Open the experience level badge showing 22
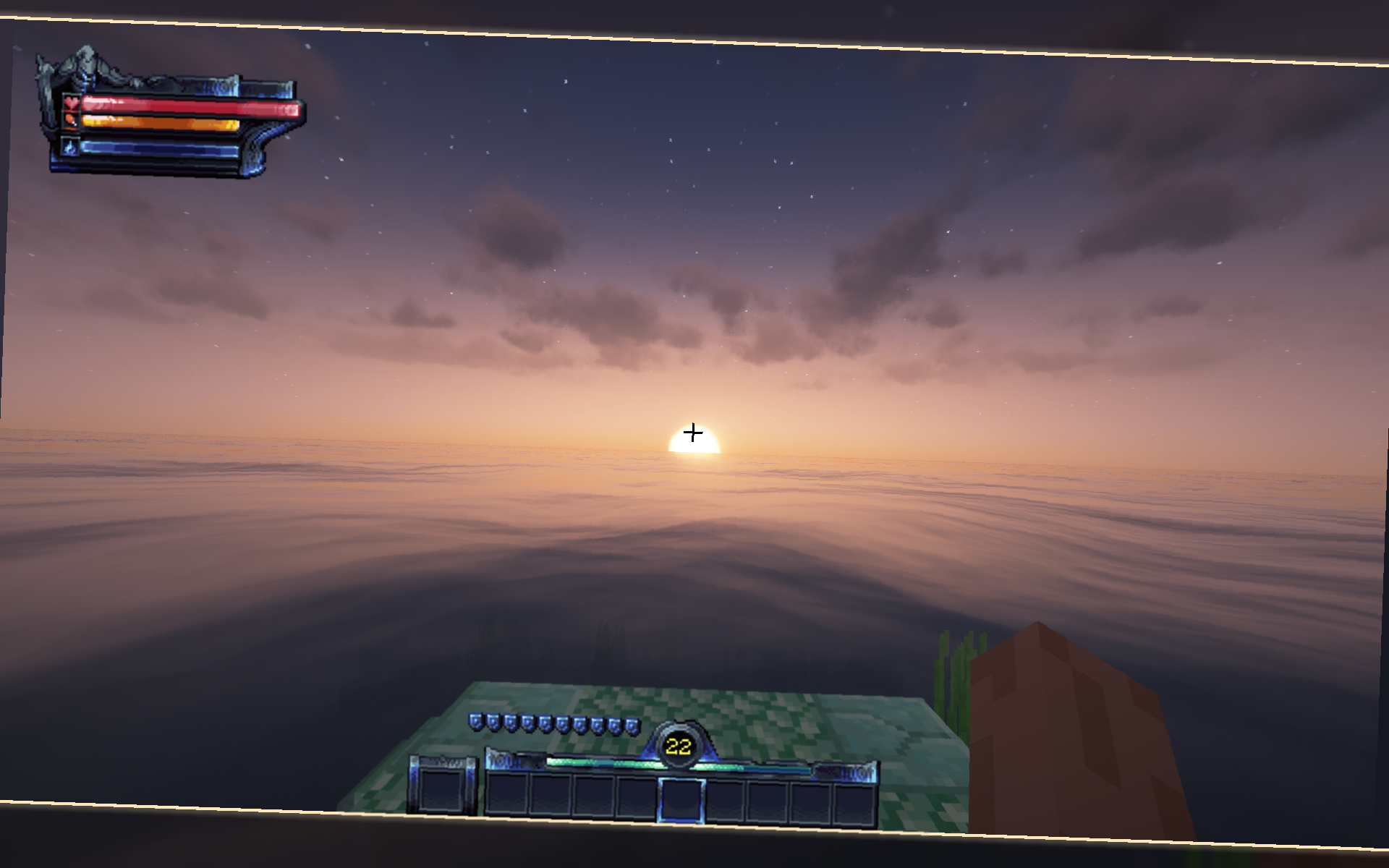The width and height of the screenshot is (1389, 868). (678, 745)
